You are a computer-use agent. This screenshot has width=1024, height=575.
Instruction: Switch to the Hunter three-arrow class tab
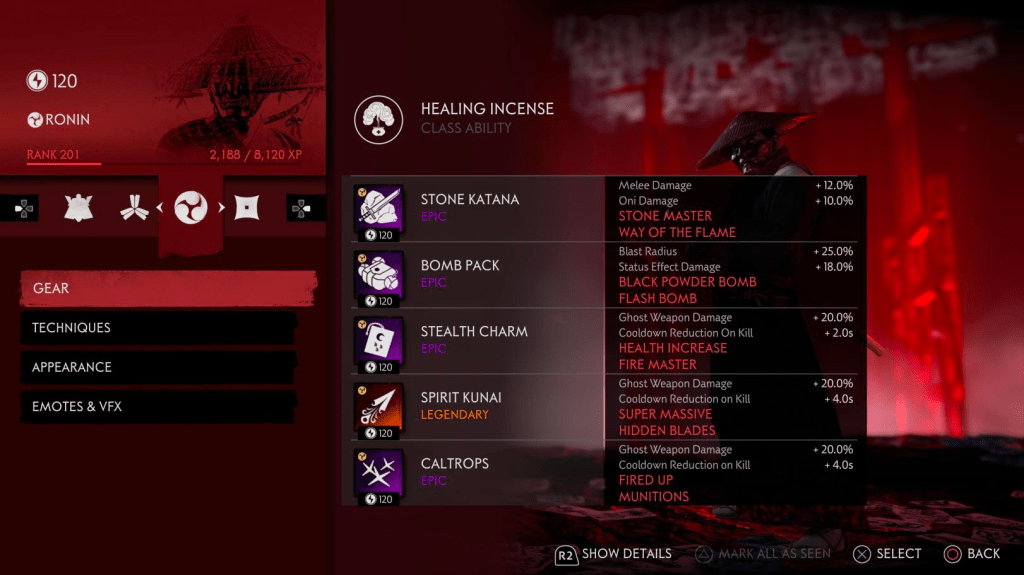pyautogui.click(x=130, y=208)
